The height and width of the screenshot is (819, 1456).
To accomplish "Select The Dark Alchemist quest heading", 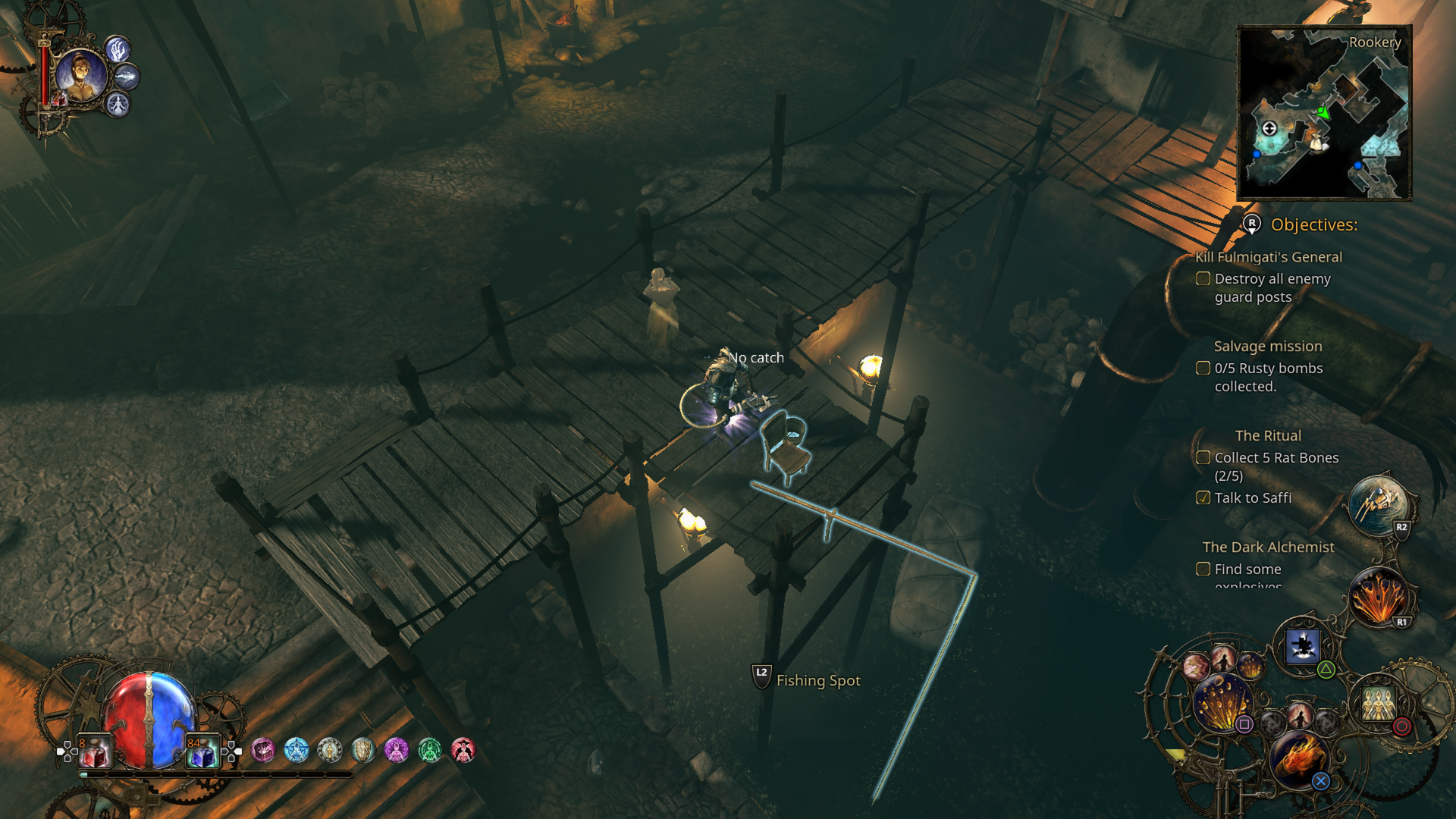I will [x=1269, y=547].
